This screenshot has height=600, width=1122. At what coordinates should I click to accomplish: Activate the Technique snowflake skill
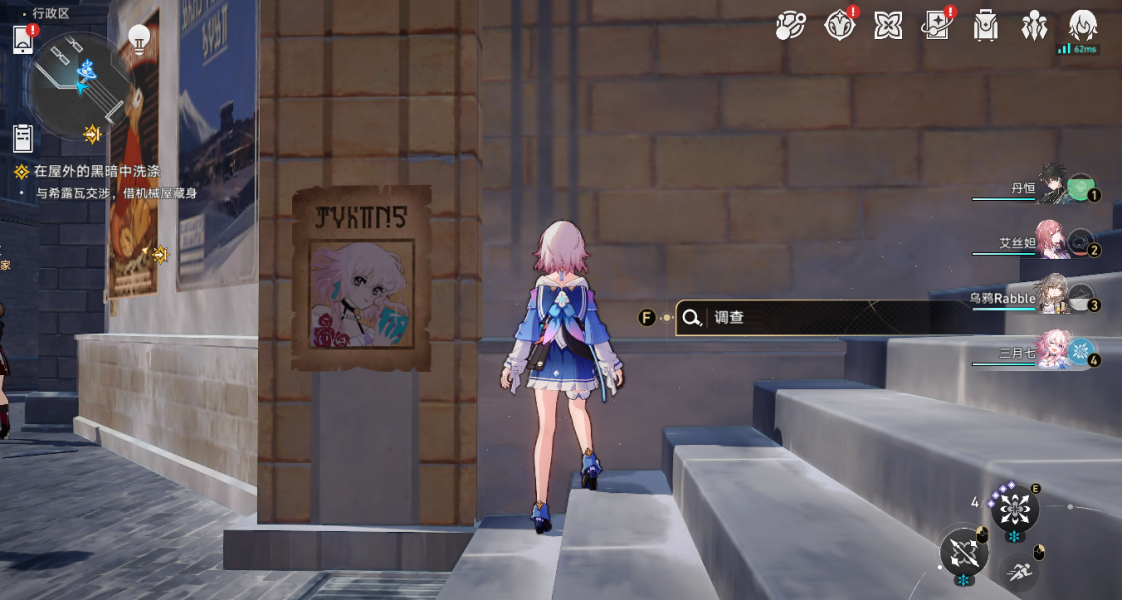click(x=1014, y=509)
